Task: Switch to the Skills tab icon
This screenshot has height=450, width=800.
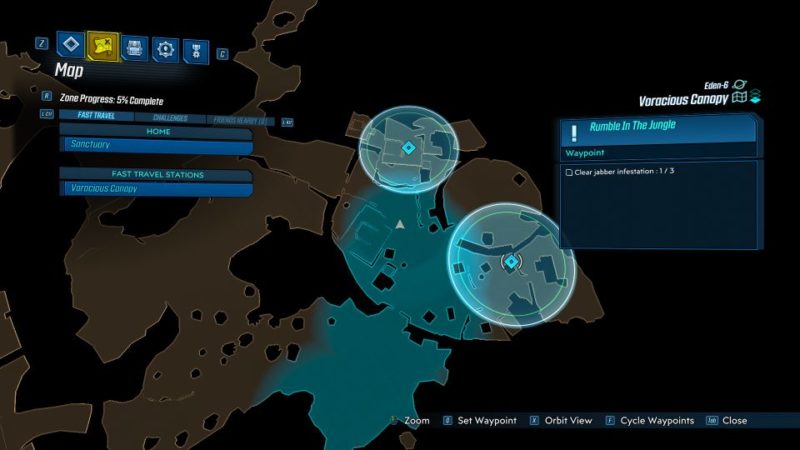Action: [x=165, y=46]
